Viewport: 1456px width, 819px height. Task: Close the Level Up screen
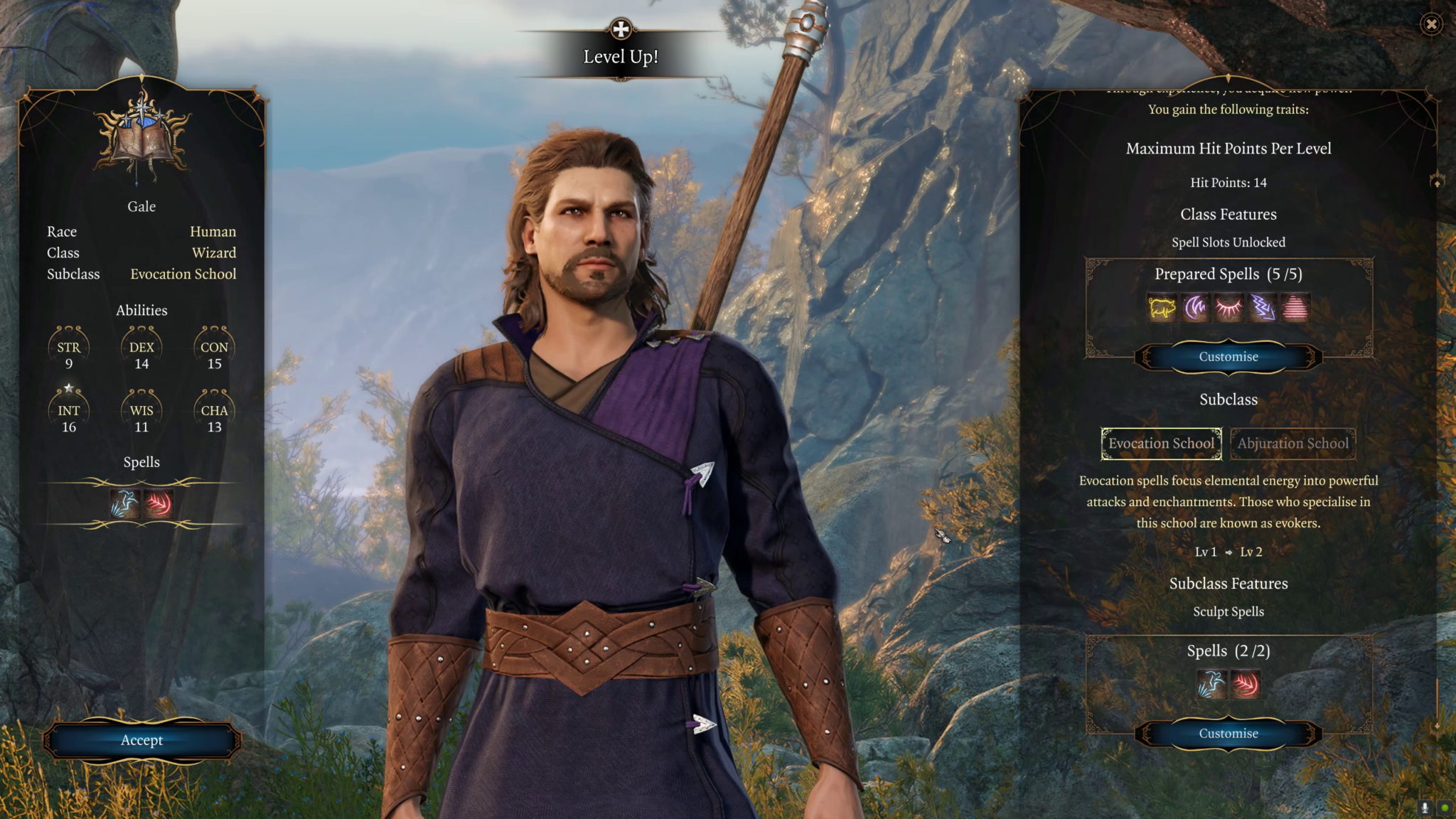point(1431,25)
